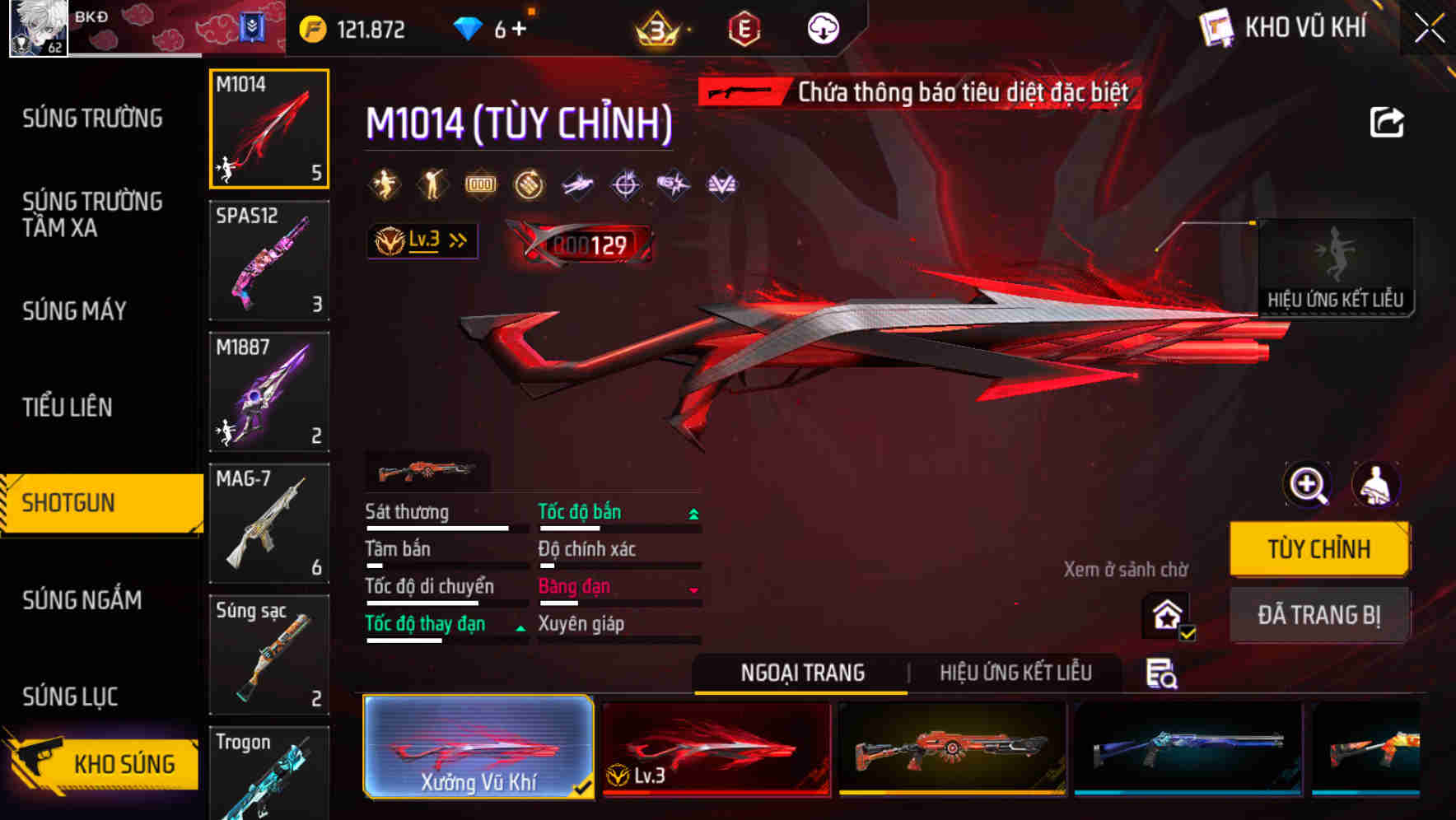Image resolution: width=1456 pixels, height=820 pixels.
Task: Expand the Lv.3 weapon level details with double chevron
Action: [x=455, y=240]
